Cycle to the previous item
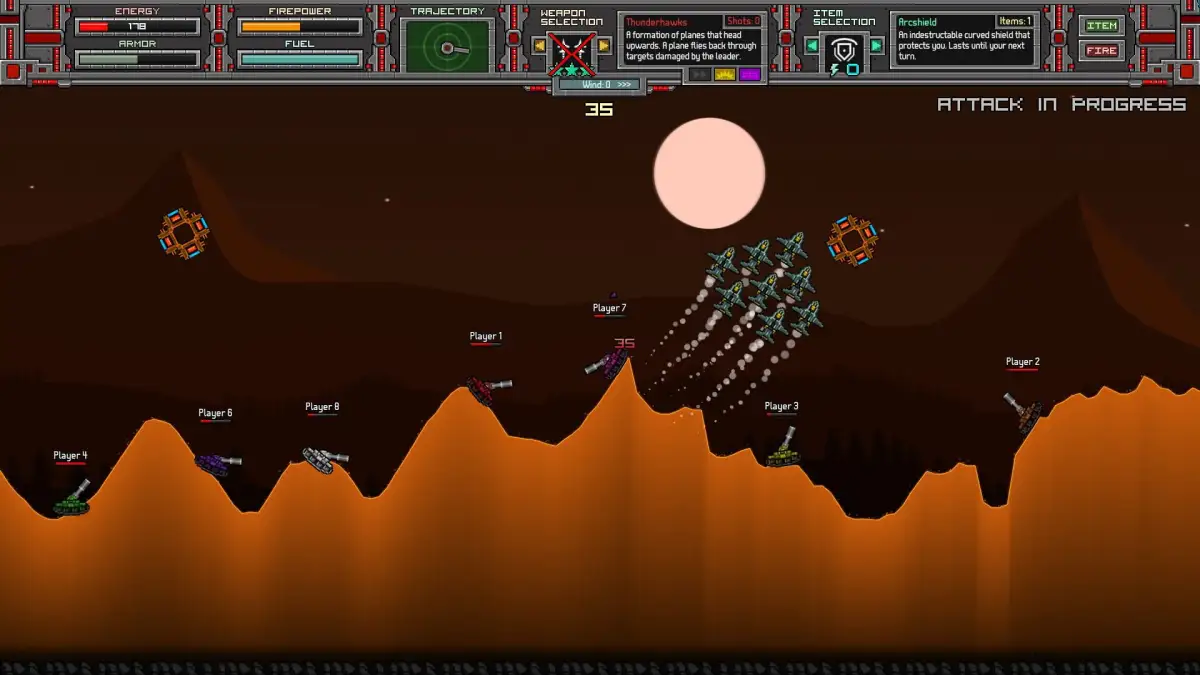Viewport: 1200px width, 675px height. [812, 46]
